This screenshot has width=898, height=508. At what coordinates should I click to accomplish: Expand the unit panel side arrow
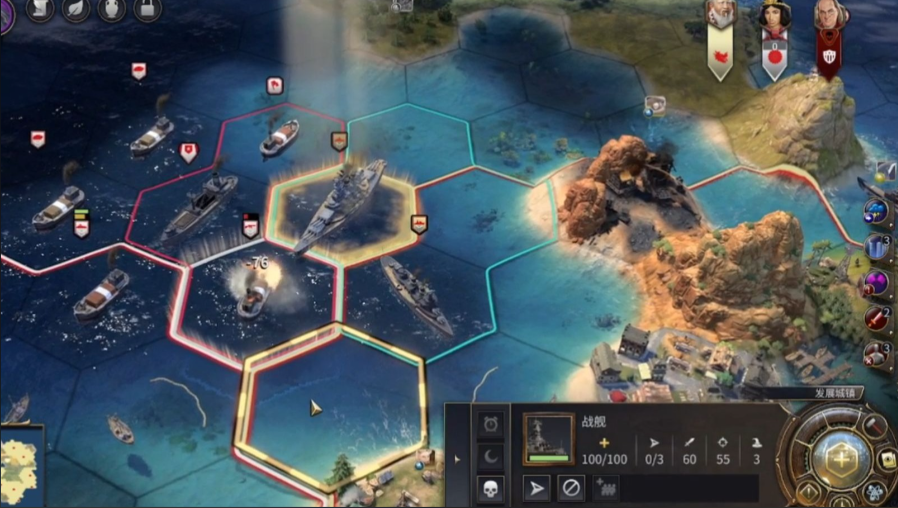pyautogui.click(x=458, y=459)
